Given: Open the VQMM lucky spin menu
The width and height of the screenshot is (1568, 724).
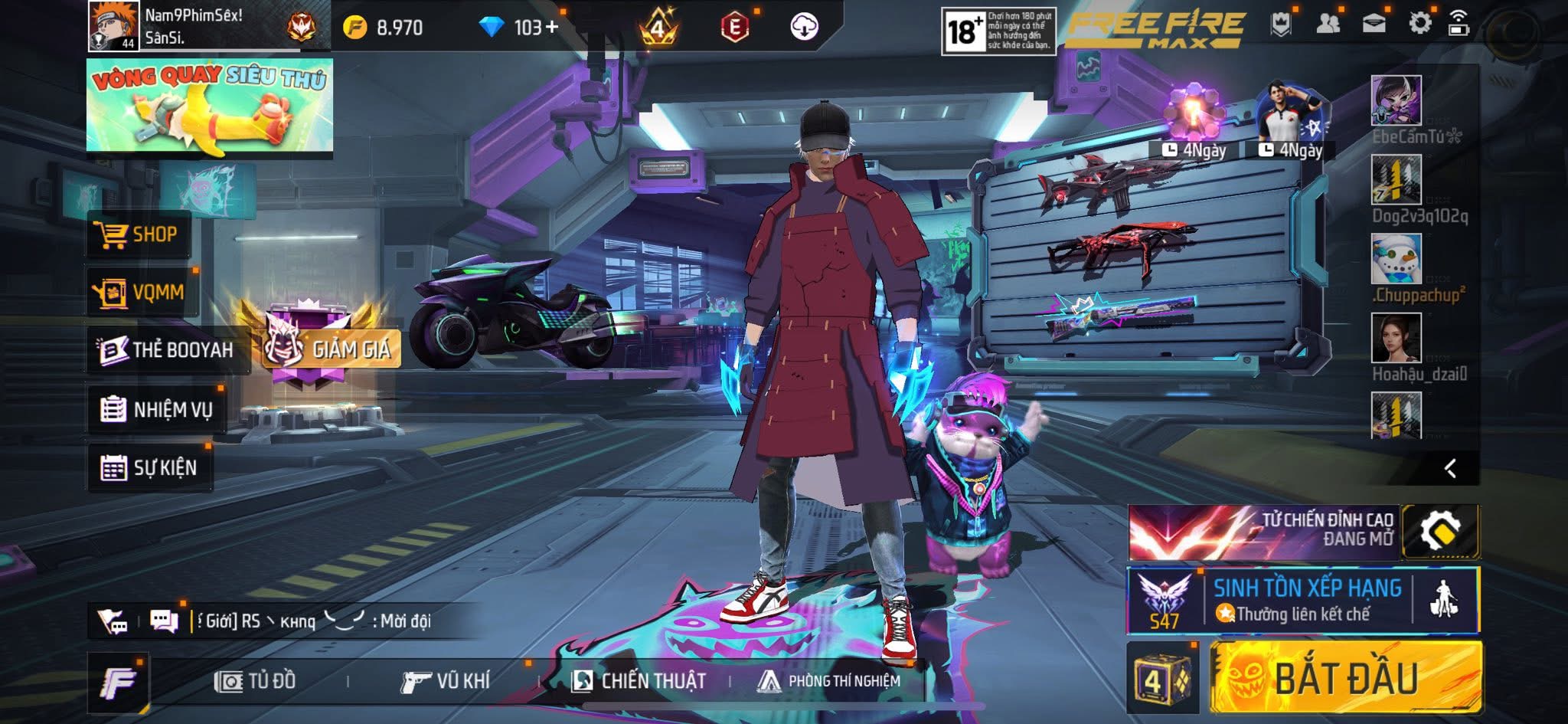Looking at the screenshot, I should click(142, 292).
